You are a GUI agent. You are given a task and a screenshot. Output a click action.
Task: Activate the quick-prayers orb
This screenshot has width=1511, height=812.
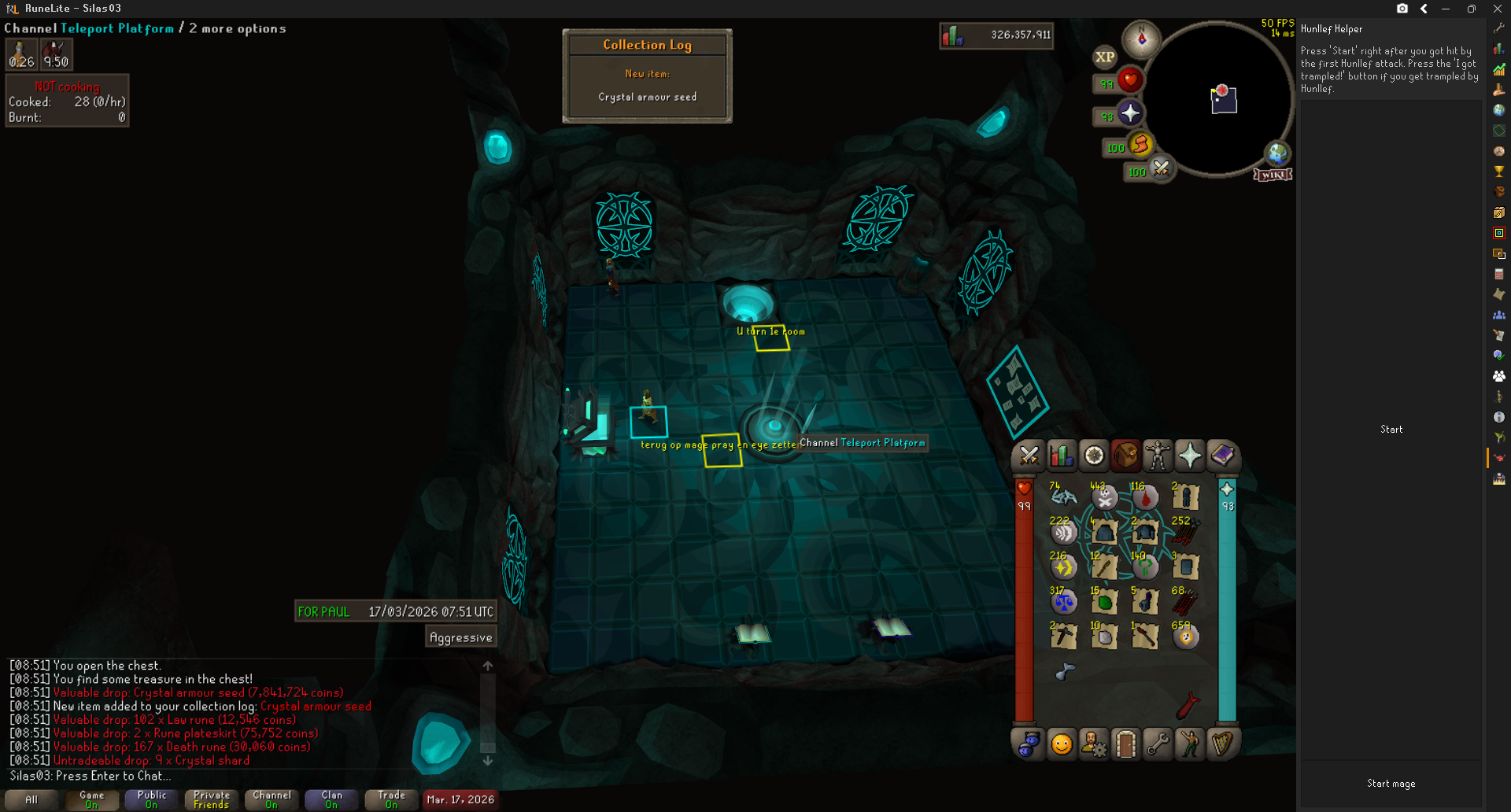1130,113
